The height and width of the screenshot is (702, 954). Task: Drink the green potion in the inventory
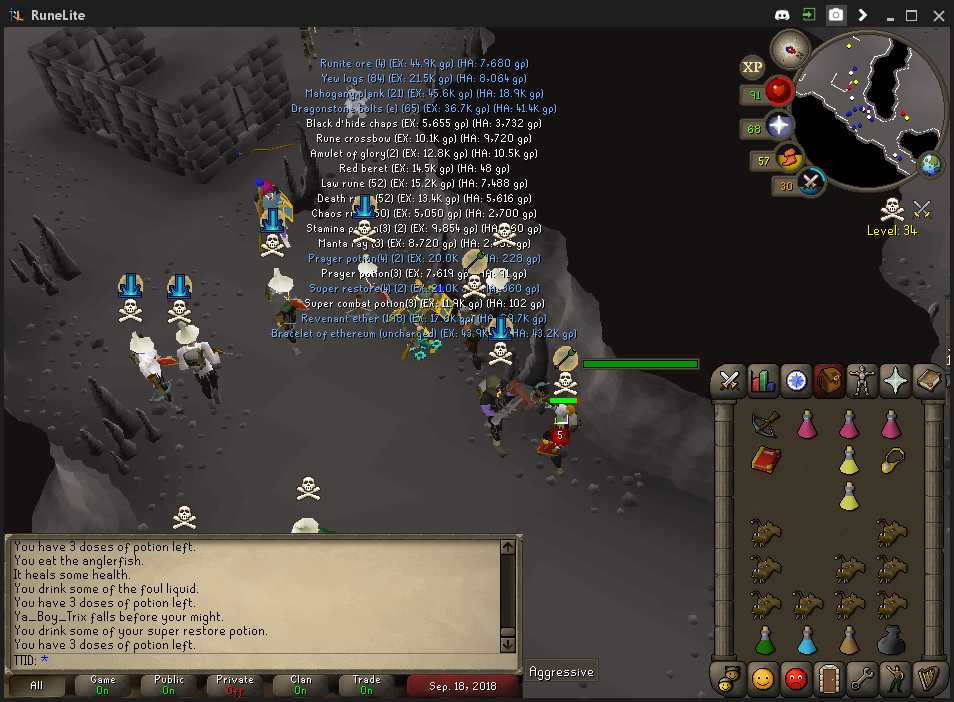pos(765,639)
